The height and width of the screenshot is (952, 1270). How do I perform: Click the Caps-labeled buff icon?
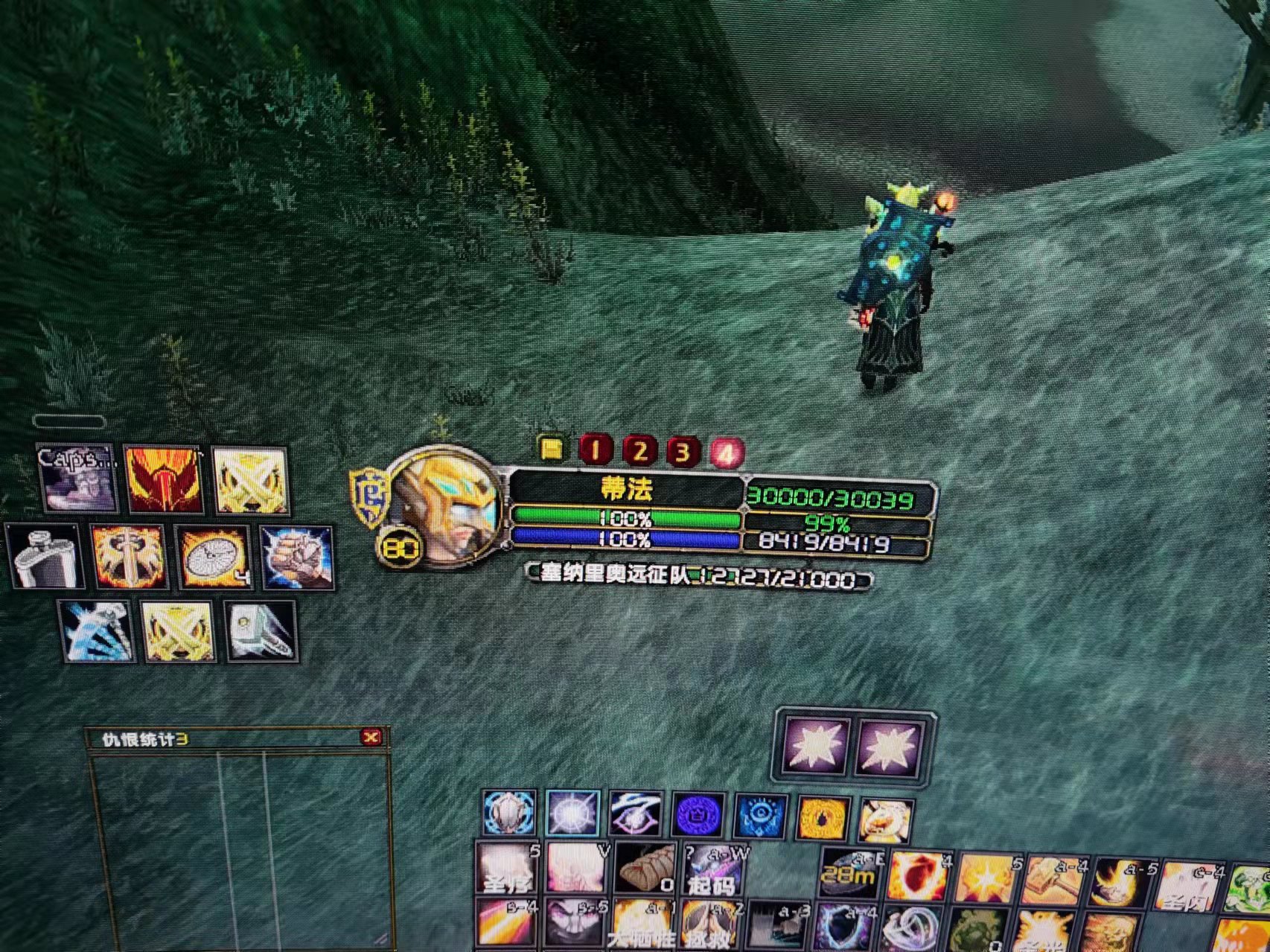pyautogui.click(x=77, y=479)
